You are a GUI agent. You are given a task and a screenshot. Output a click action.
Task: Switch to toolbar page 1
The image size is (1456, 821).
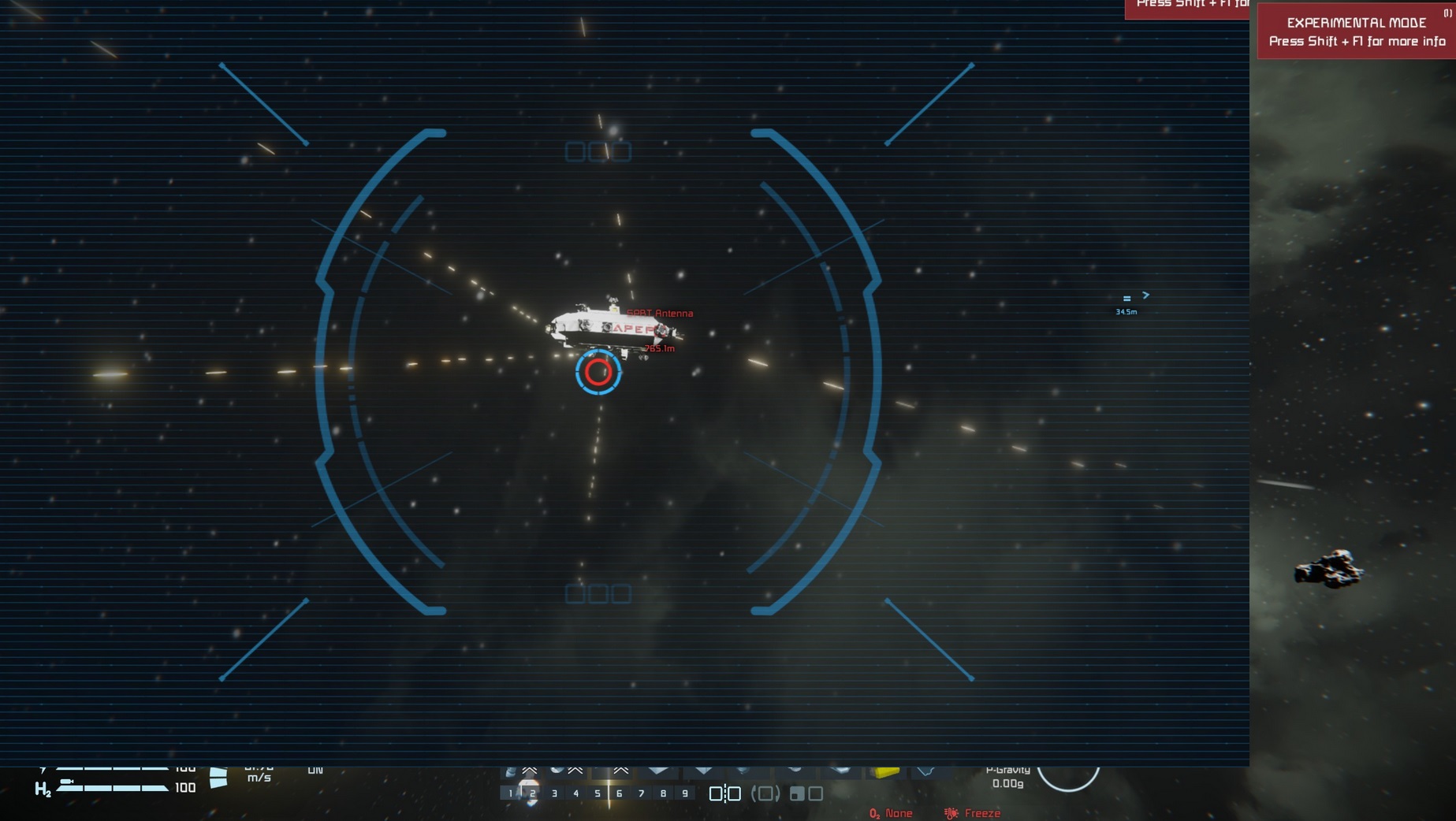pos(511,793)
